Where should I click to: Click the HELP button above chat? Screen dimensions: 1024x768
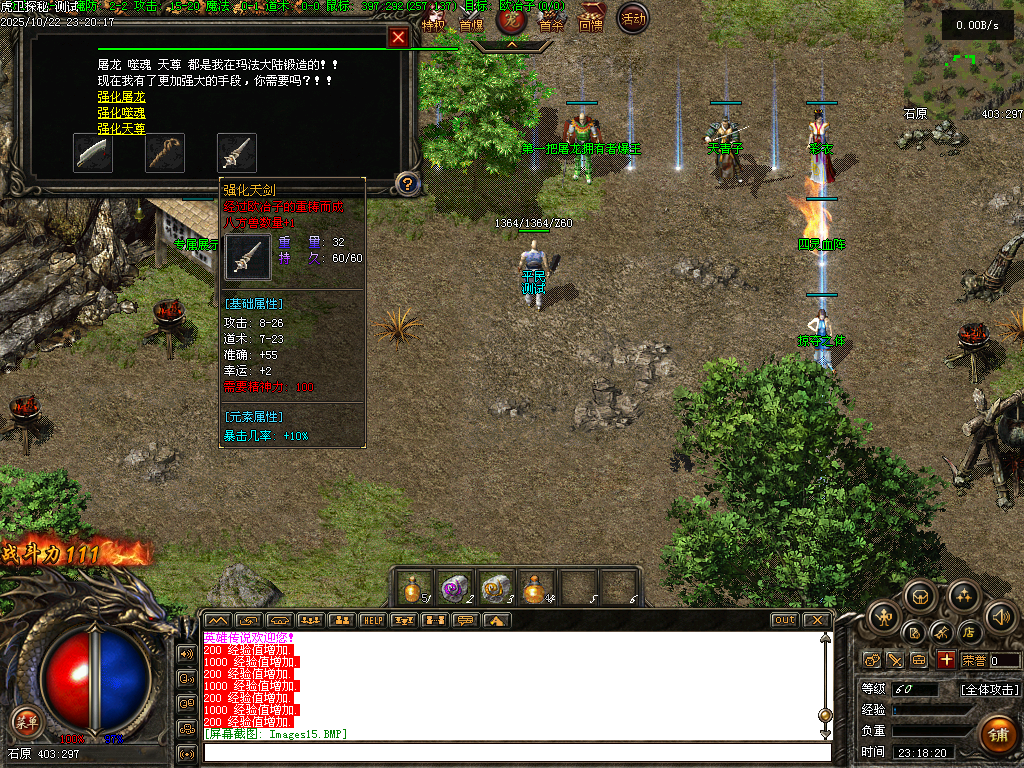click(x=372, y=620)
